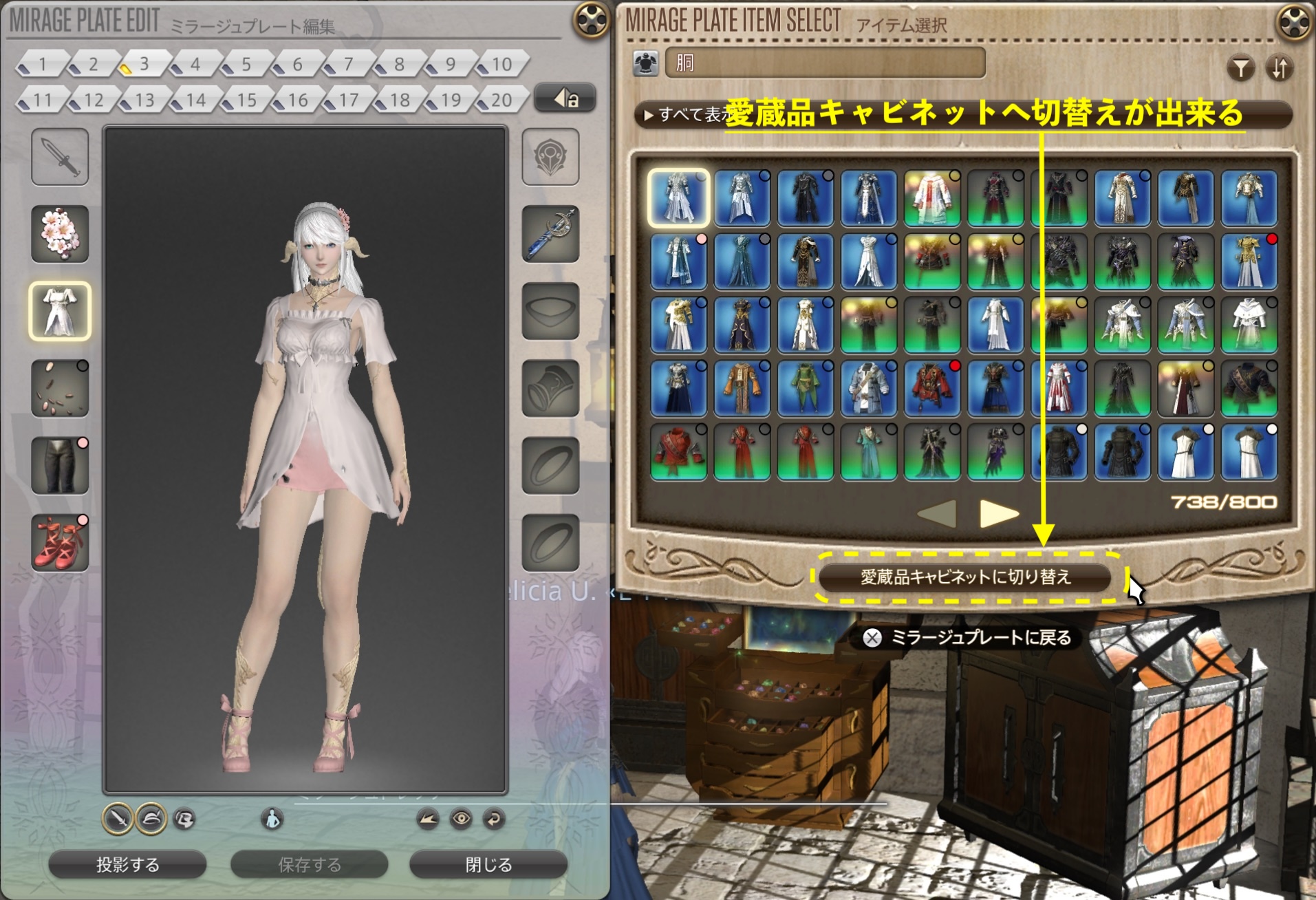Viewport: 1316px width, 900px height.
Task: Select the white dress body slot
Action: pyautogui.click(x=60, y=311)
